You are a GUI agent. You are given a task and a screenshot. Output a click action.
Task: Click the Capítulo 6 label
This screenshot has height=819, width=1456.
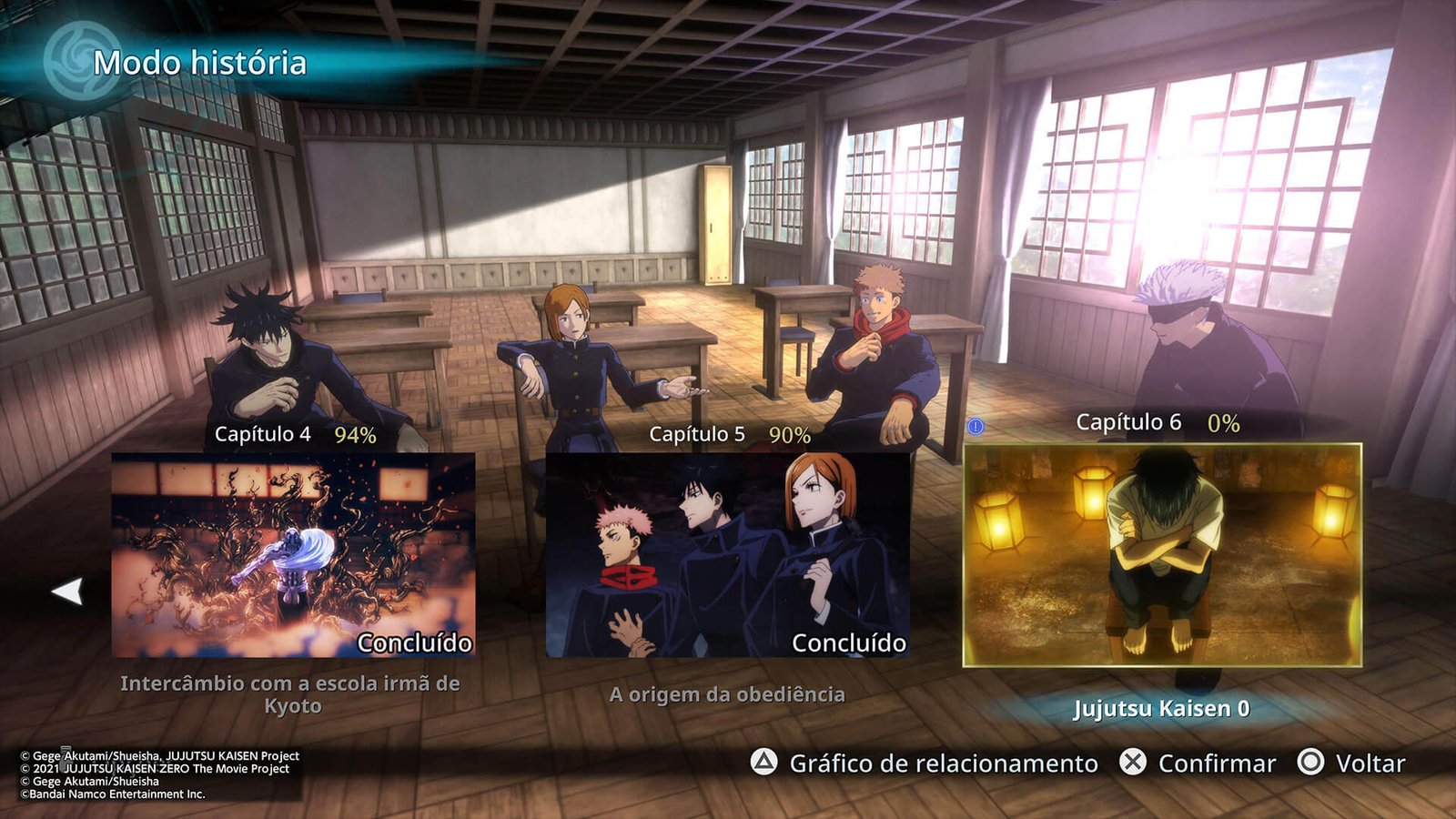click(x=1128, y=421)
